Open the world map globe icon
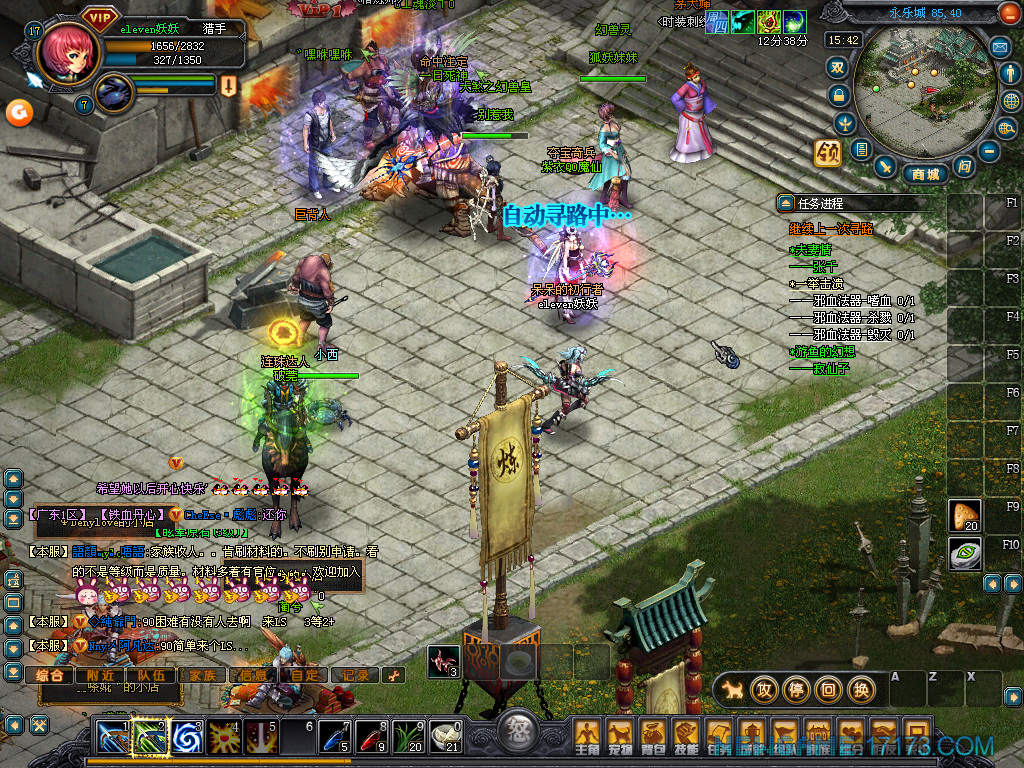 click(x=1009, y=101)
